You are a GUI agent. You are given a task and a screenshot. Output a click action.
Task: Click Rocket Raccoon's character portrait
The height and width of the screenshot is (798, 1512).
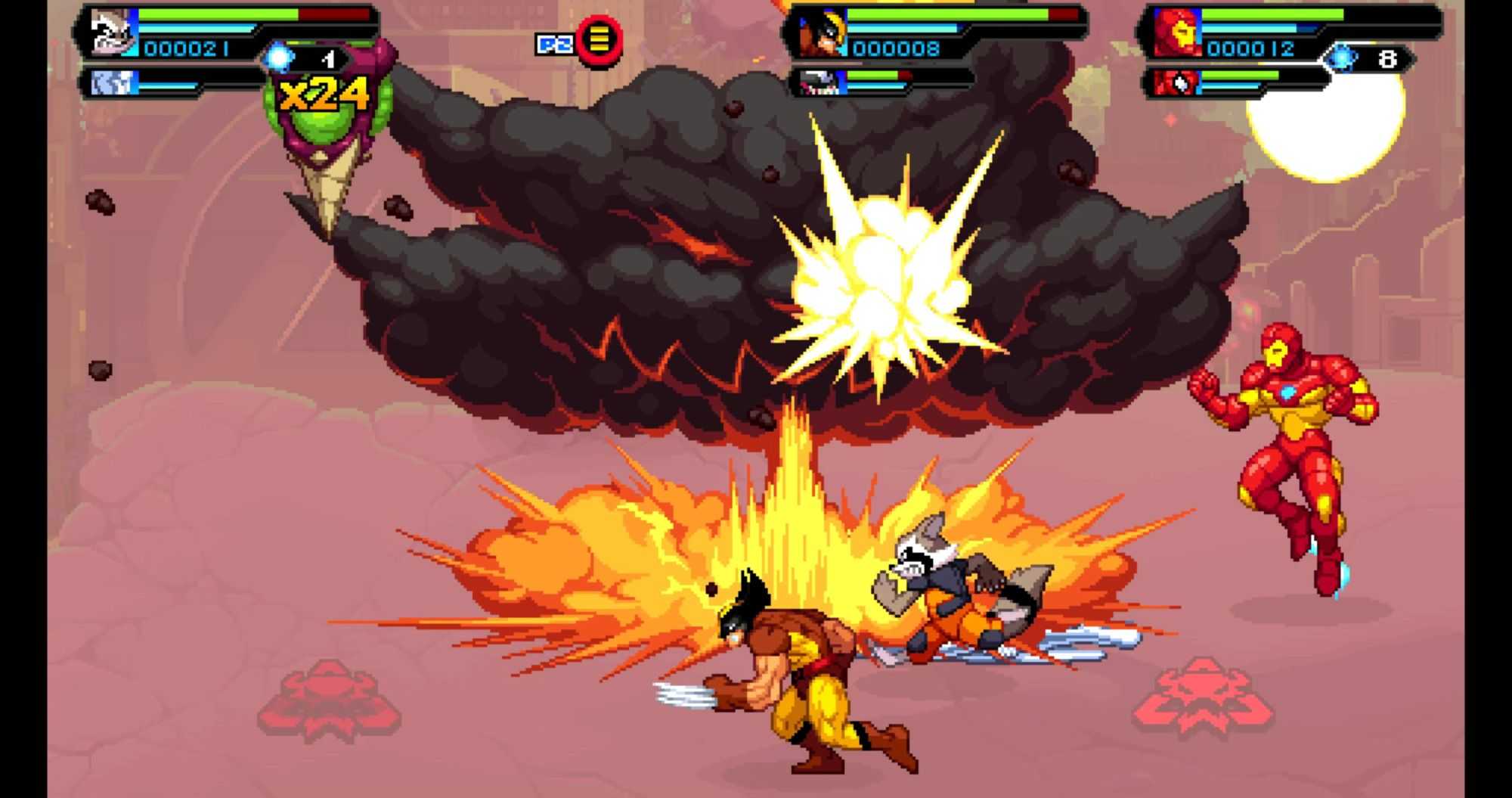pyautogui.click(x=111, y=33)
